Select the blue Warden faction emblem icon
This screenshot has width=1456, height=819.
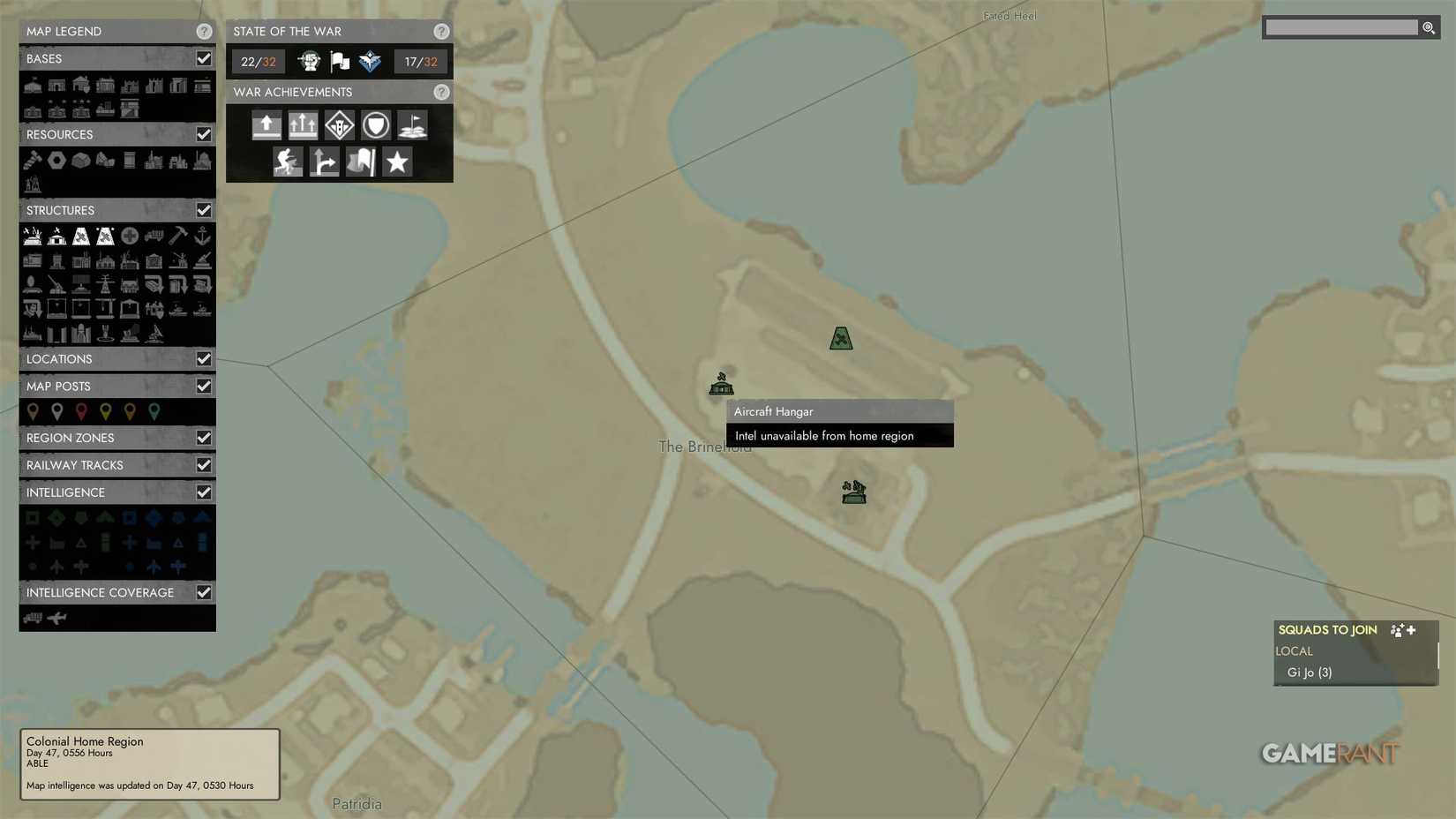370,61
